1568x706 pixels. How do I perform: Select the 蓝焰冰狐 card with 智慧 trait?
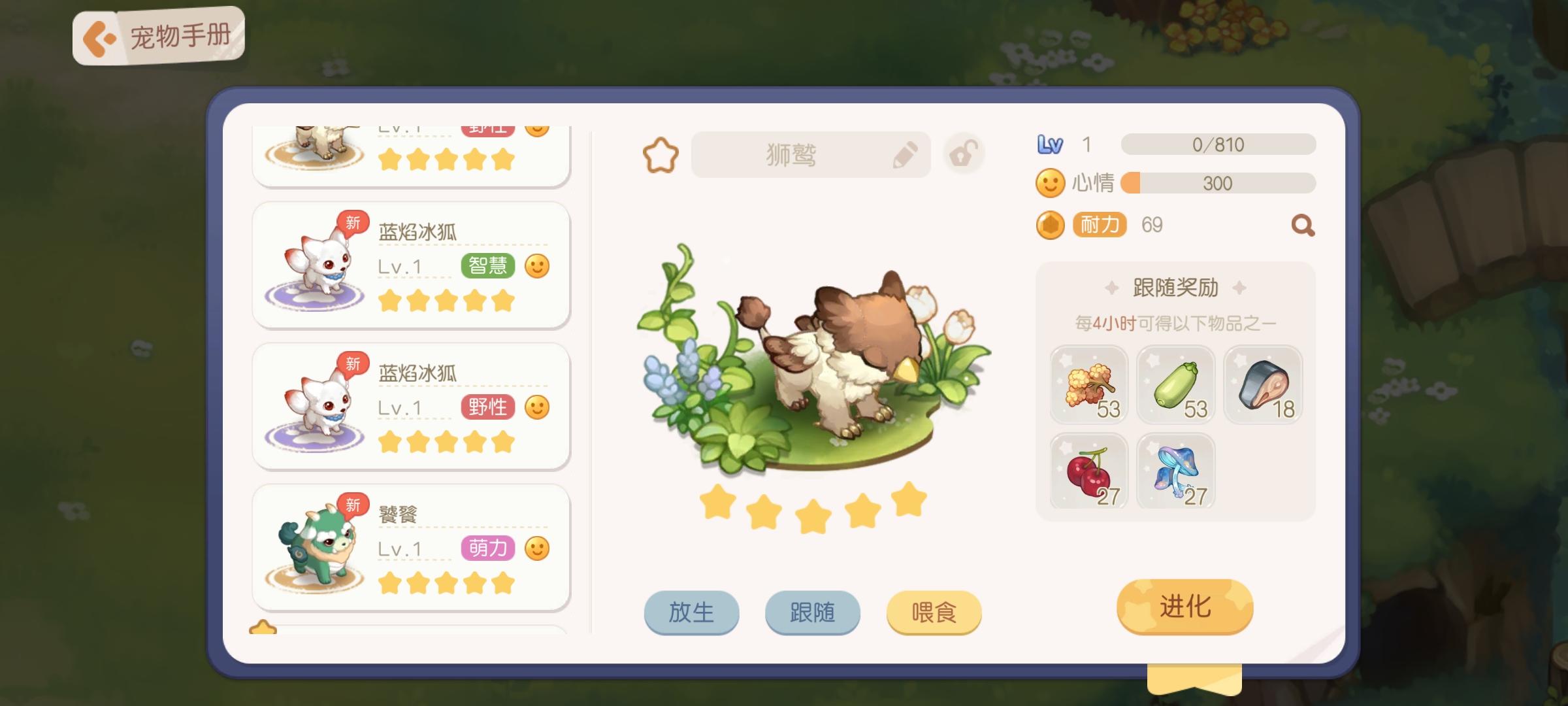412,265
